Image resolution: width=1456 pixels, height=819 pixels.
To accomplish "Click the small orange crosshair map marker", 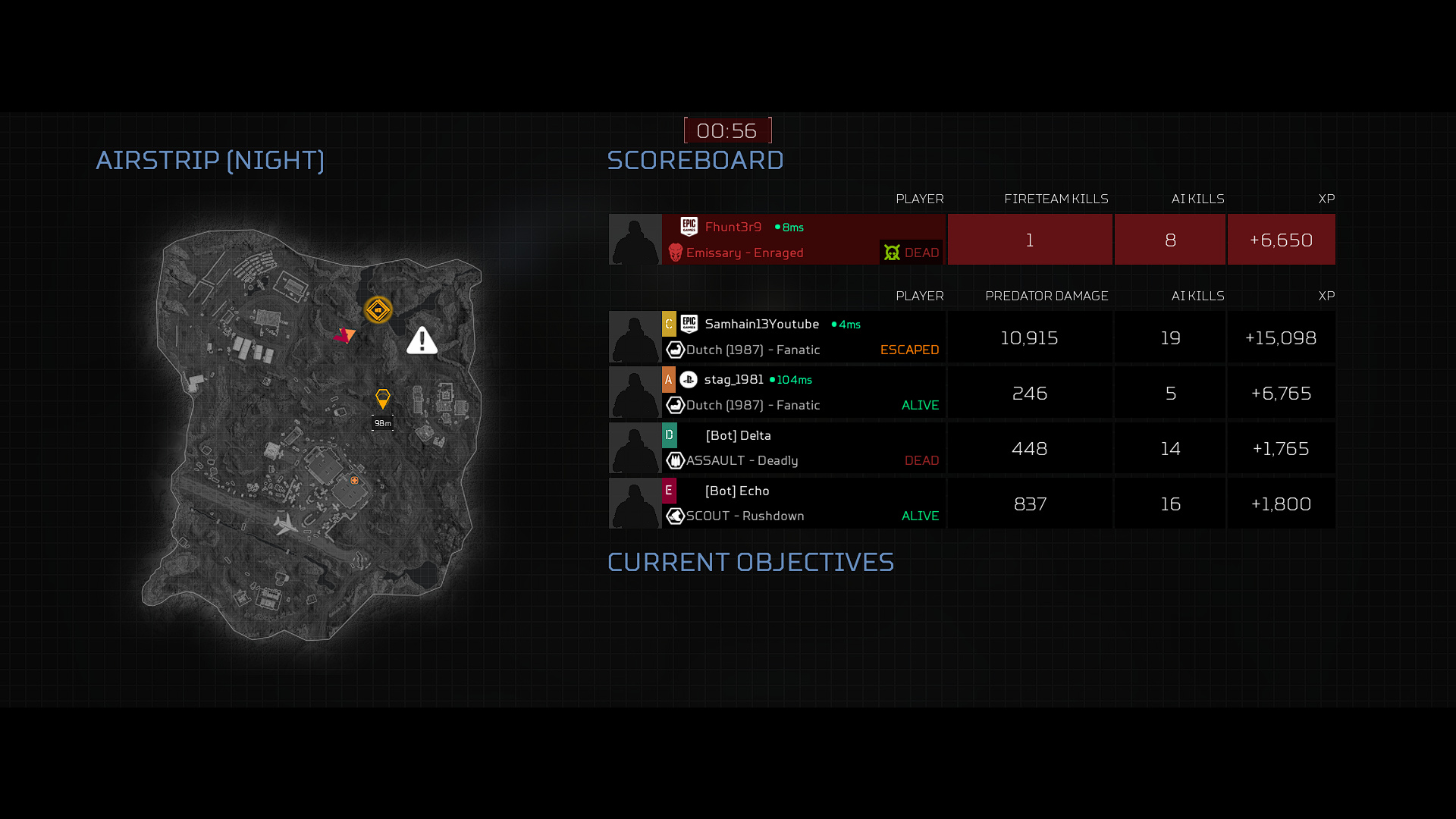I will pos(354,480).
